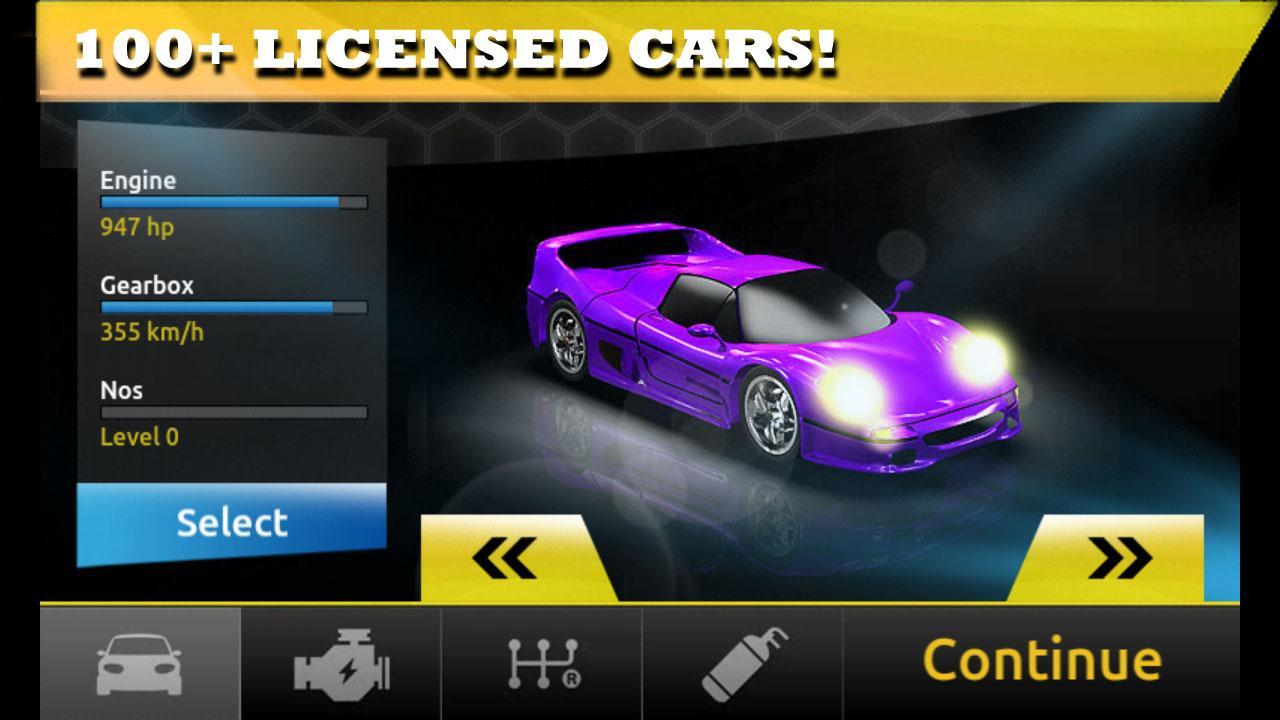Click the Engine power progress bar
Viewport: 1280px width, 720px height.
coord(233,201)
